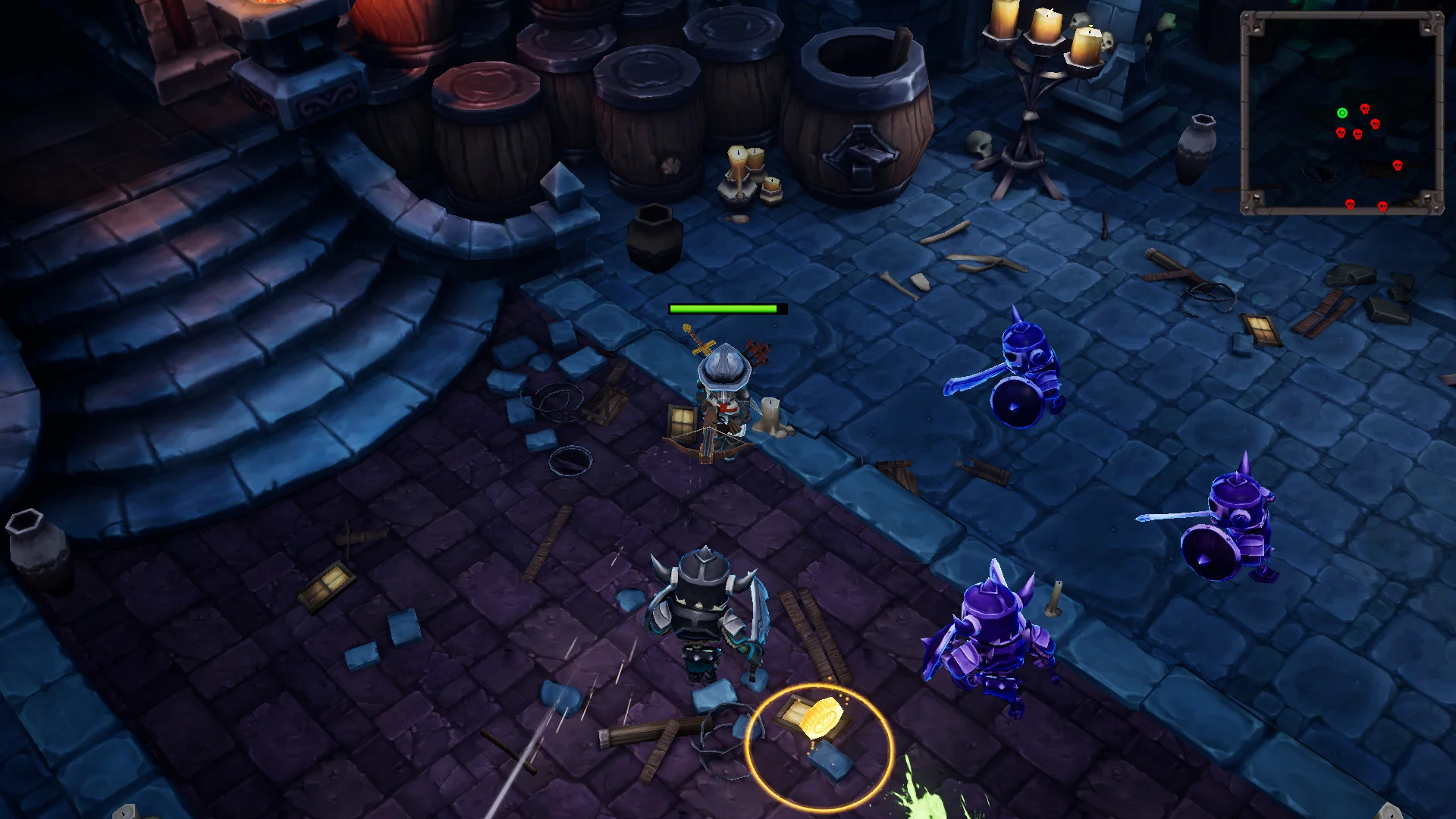This screenshot has width=1456, height=819.
Task: Click the bottom-right skull marker on the minimap
Action: pos(1383,206)
